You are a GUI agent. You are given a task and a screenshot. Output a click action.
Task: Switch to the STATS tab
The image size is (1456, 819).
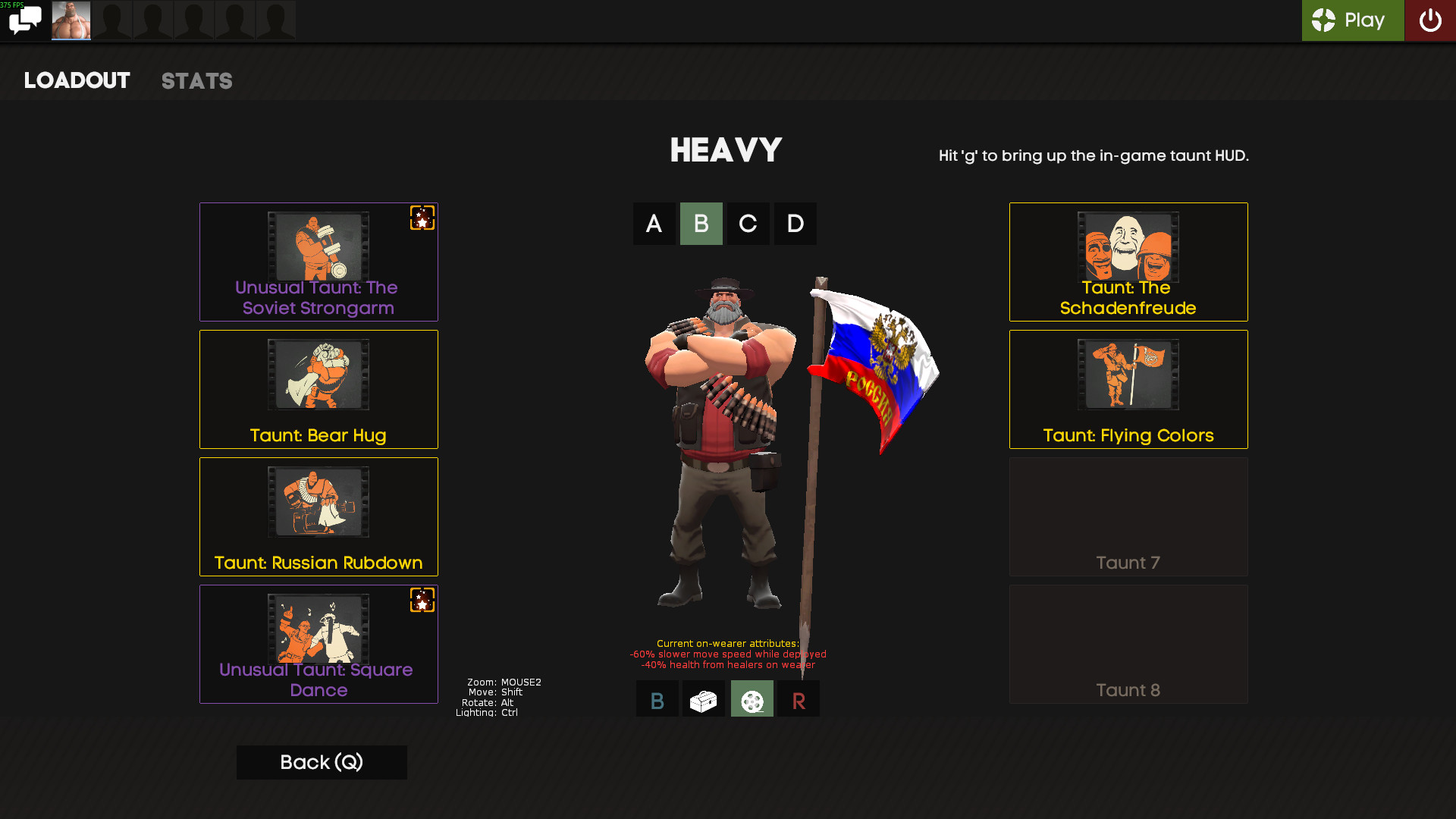pos(196,81)
